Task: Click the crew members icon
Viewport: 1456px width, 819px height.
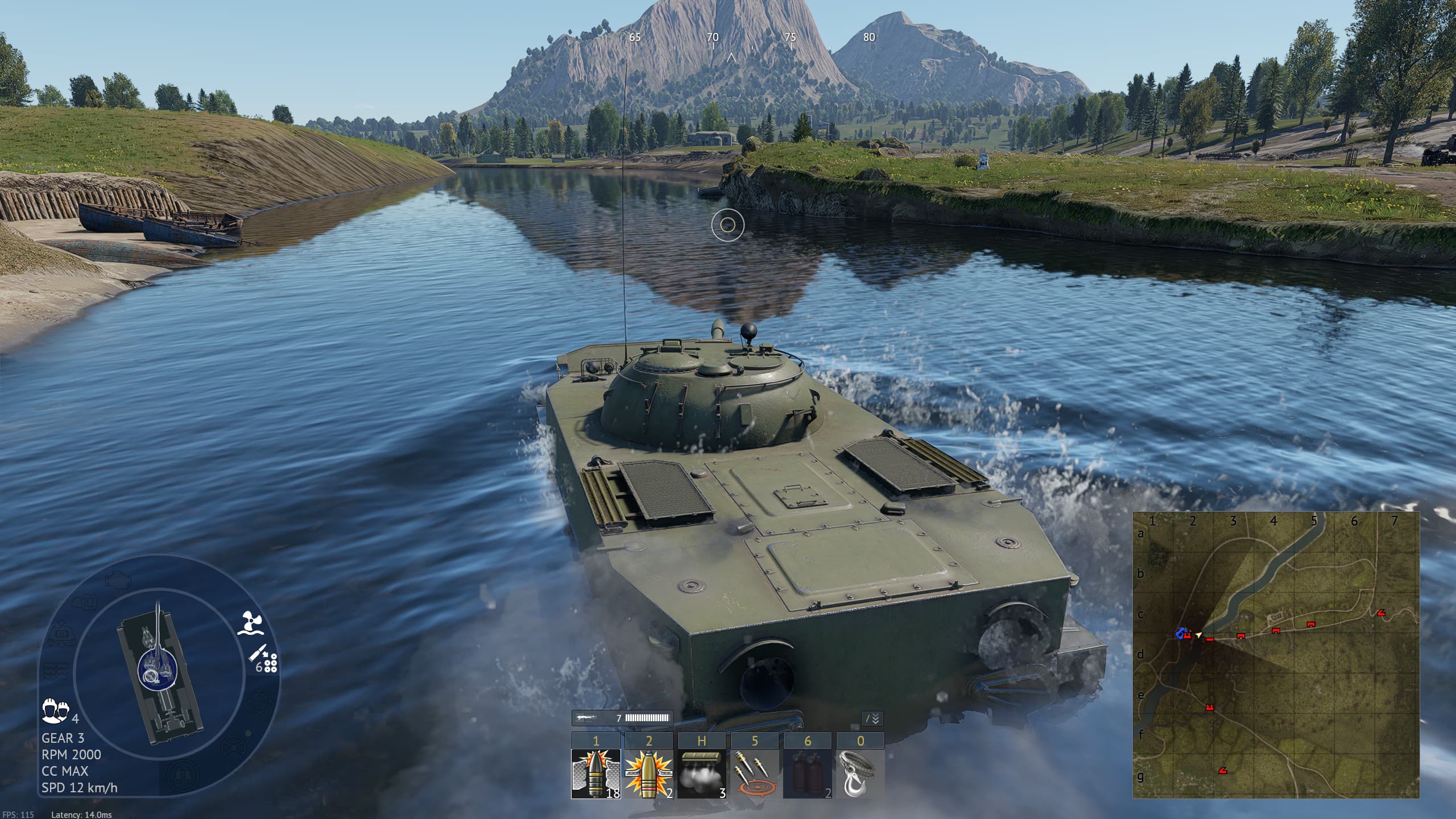Action: coord(55,710)
